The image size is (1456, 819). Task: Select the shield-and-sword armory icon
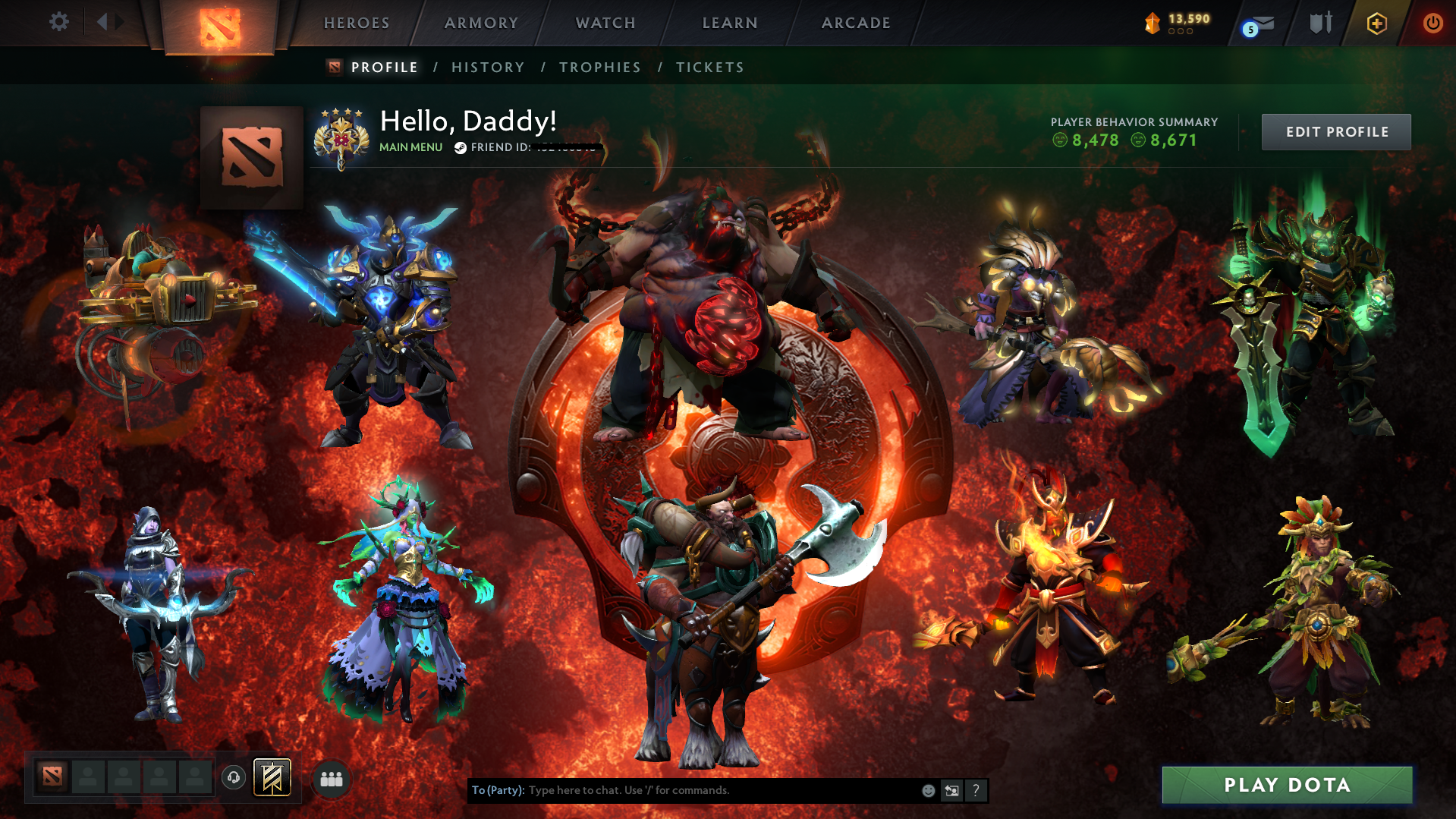click(x=1320, y=23)
